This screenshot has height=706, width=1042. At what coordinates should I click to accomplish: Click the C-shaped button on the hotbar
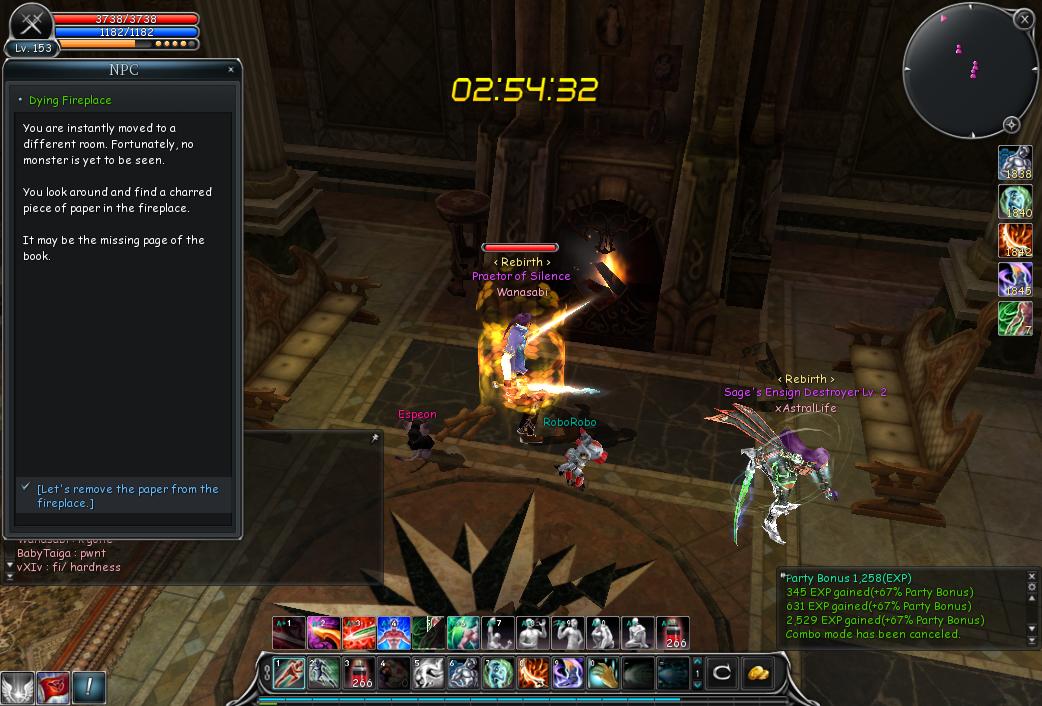pos(722,673)
